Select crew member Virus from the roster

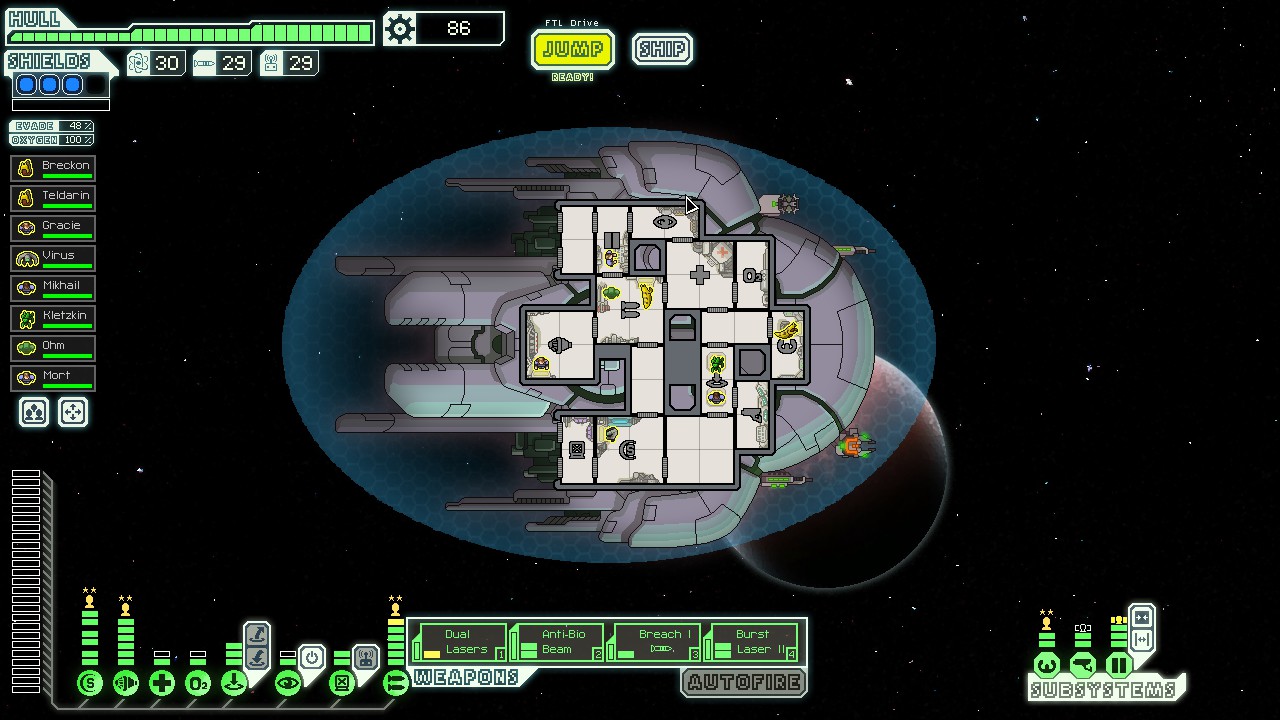click(53, 256)
